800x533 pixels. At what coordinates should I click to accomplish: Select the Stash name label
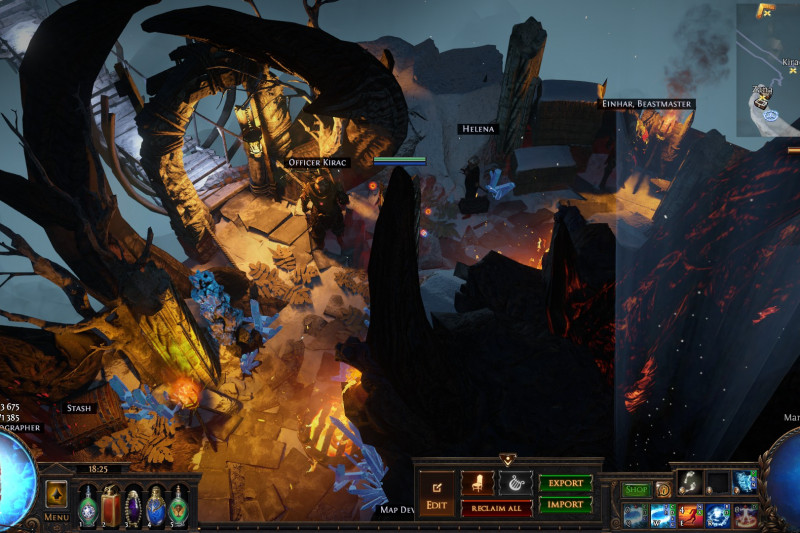coord(78,408)
